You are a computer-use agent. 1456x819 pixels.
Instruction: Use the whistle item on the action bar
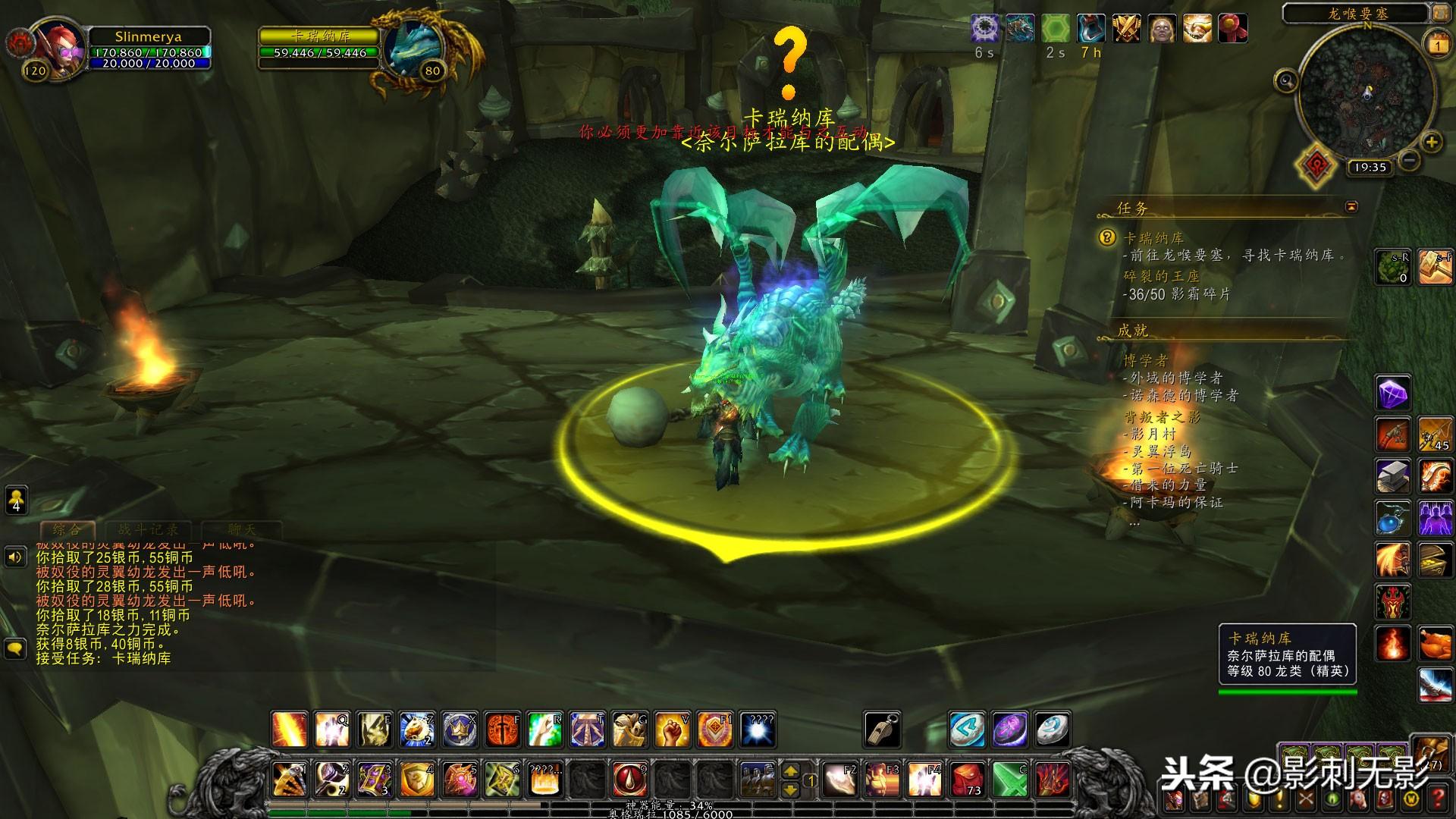tap(883, 730)
